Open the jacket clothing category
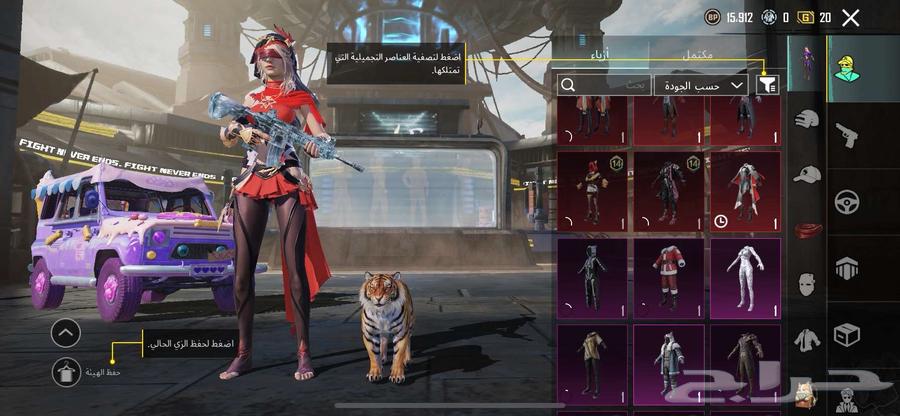The width and height of the screenshot is (900, 416). point(807,340)
